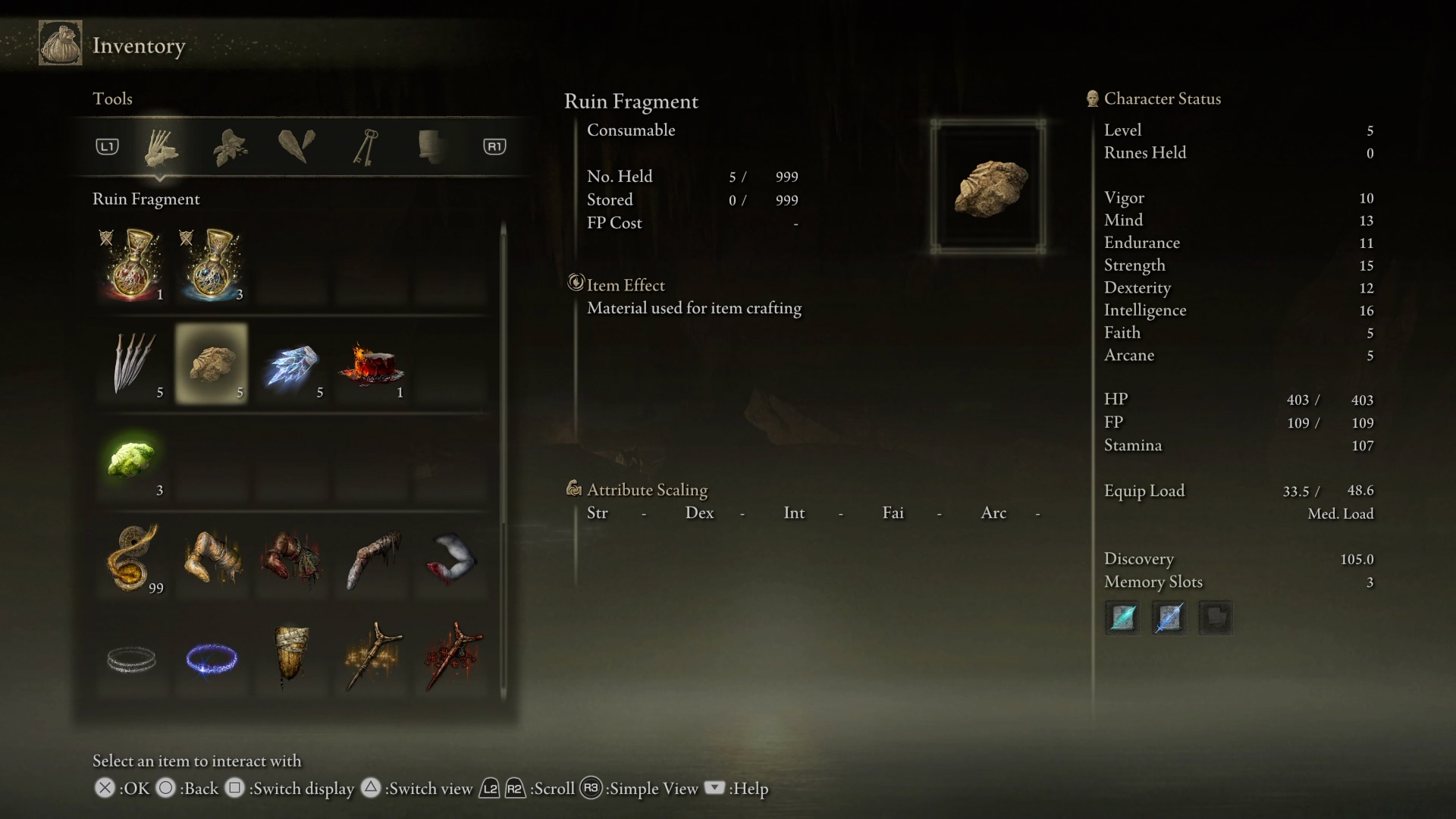Select the highlighted Ruin Fragment slot
This screenshot has height=819, width=1456.
212,363
